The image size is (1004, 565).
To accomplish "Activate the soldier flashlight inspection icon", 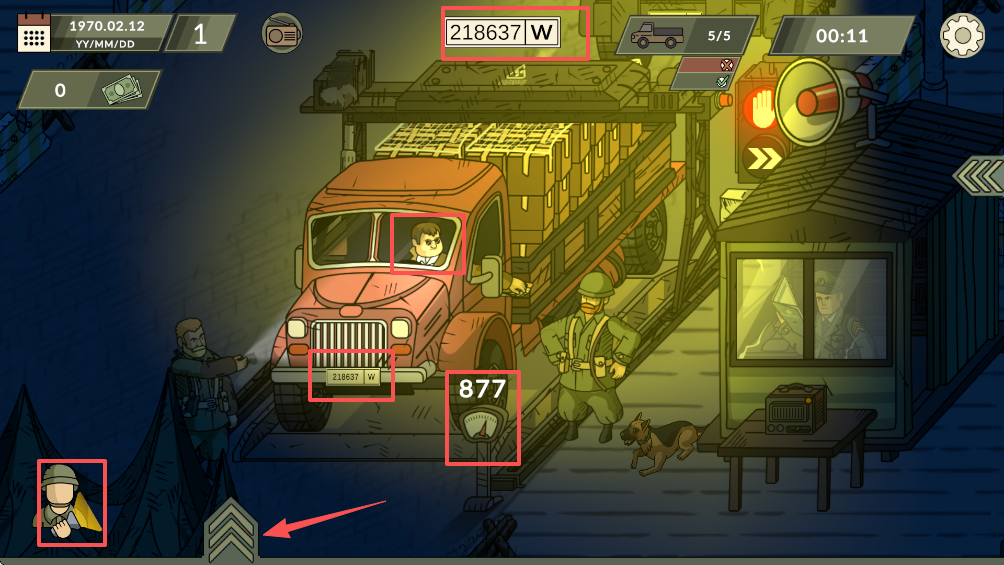I will click(x=71, y=502).
